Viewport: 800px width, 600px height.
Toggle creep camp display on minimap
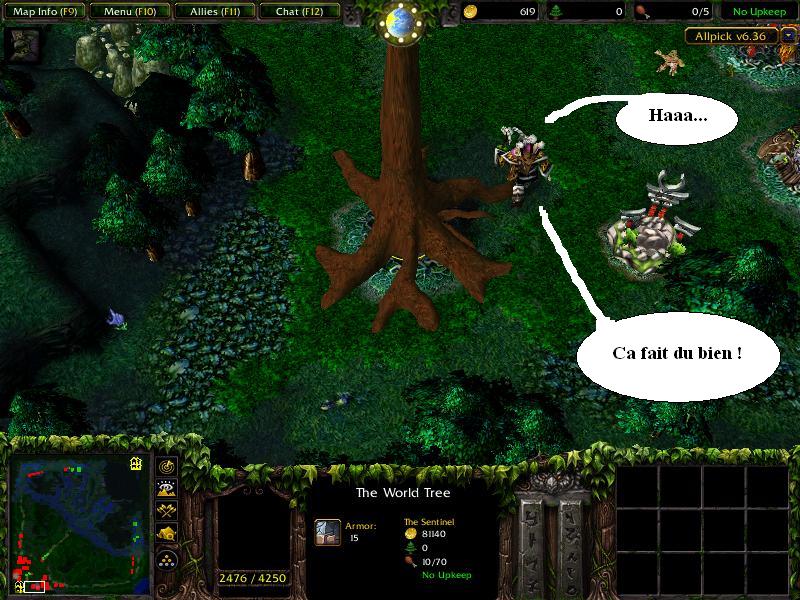coord(166,534)
